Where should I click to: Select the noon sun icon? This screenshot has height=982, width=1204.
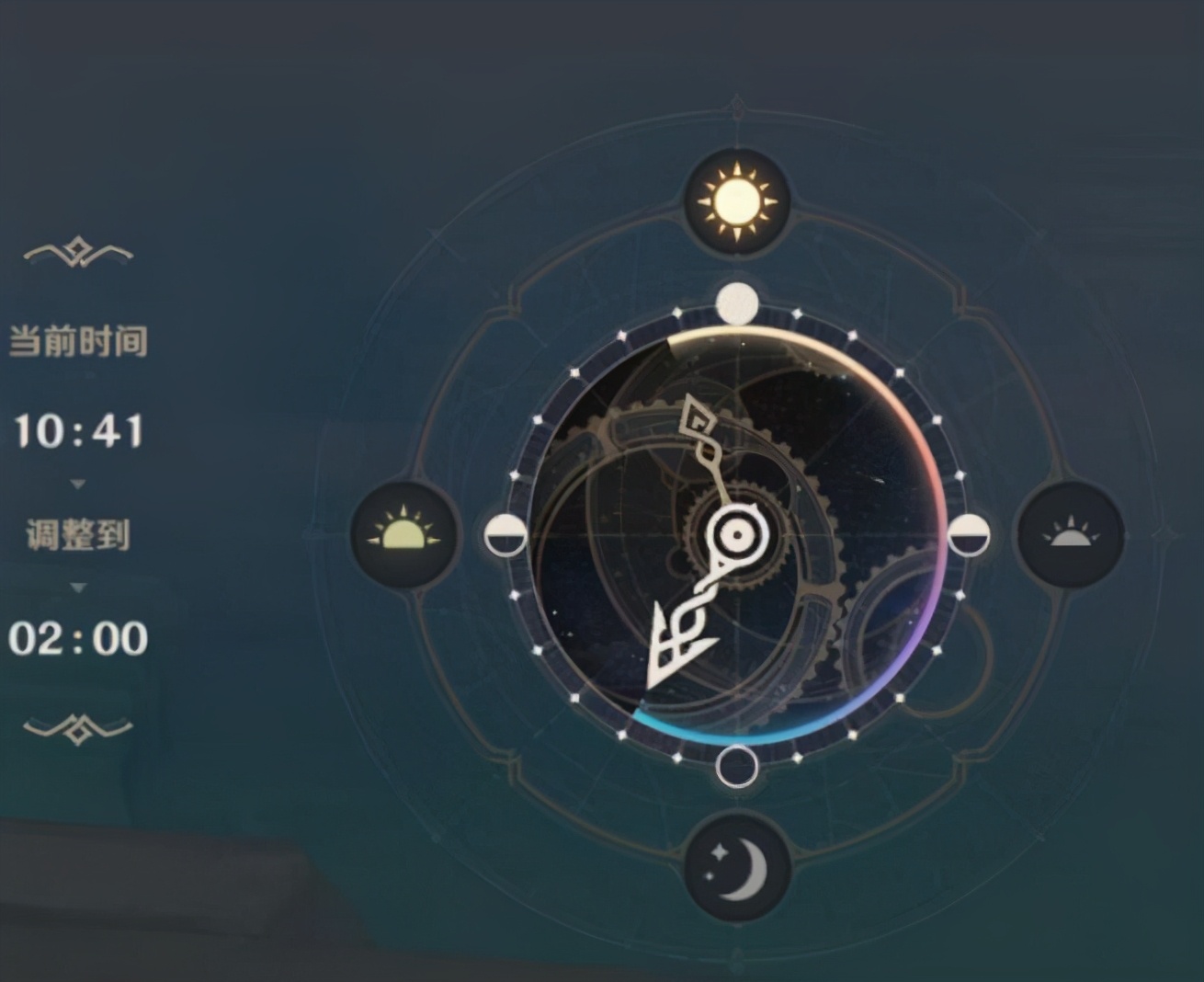click(x=736, y=201)
